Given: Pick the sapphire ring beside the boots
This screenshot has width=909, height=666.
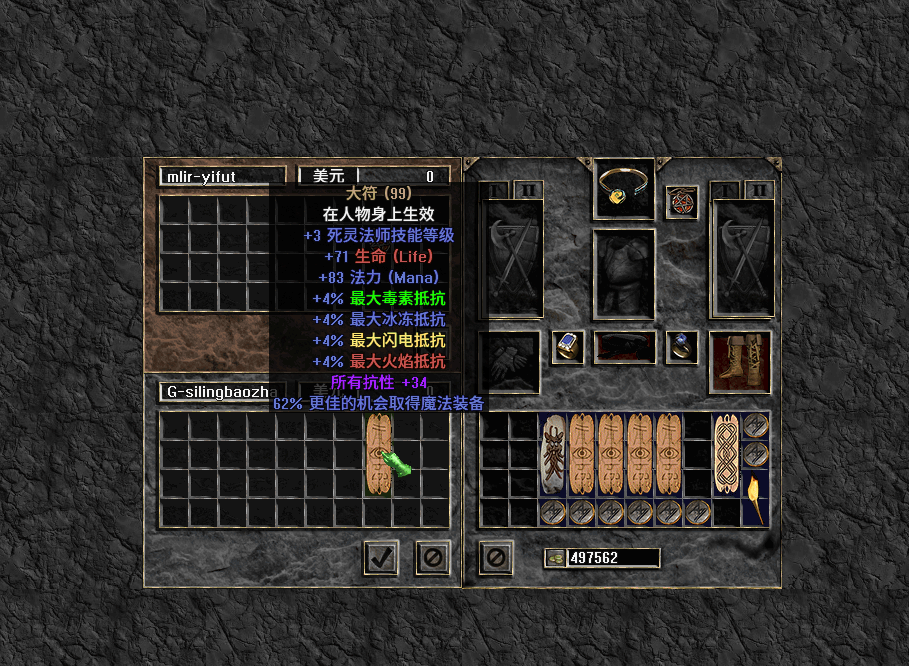Looking at the screenshot, I should [682, 346].
